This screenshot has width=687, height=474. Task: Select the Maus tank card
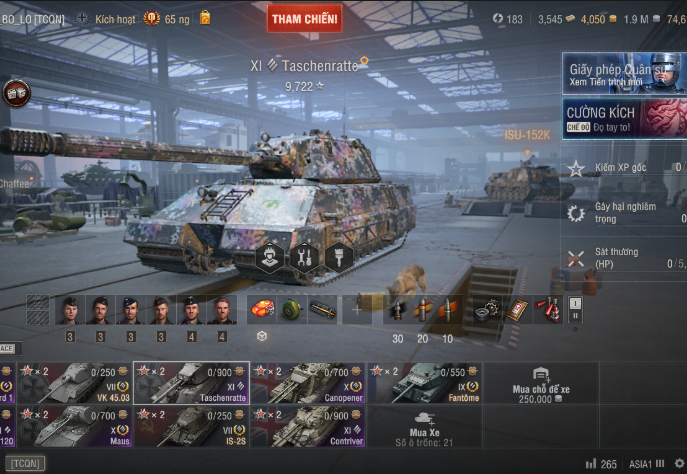[x=74, y=426]
